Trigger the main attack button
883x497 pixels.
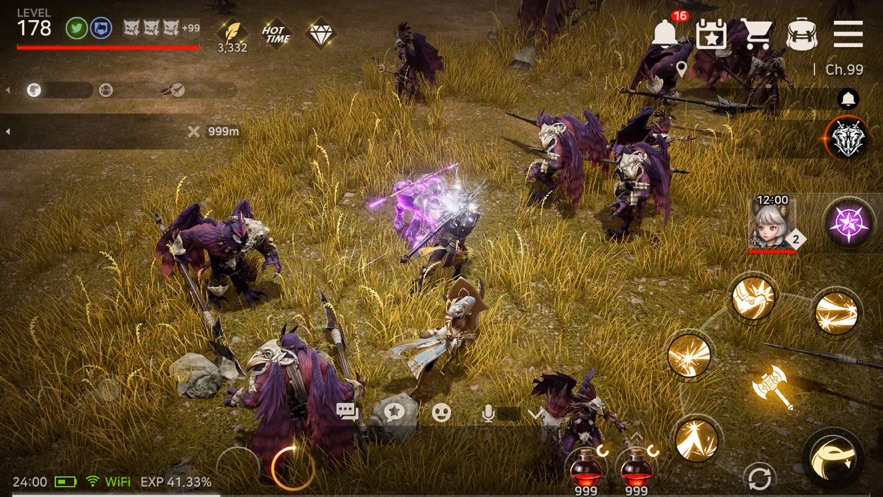pyautogui.click(x=833, y=457)
